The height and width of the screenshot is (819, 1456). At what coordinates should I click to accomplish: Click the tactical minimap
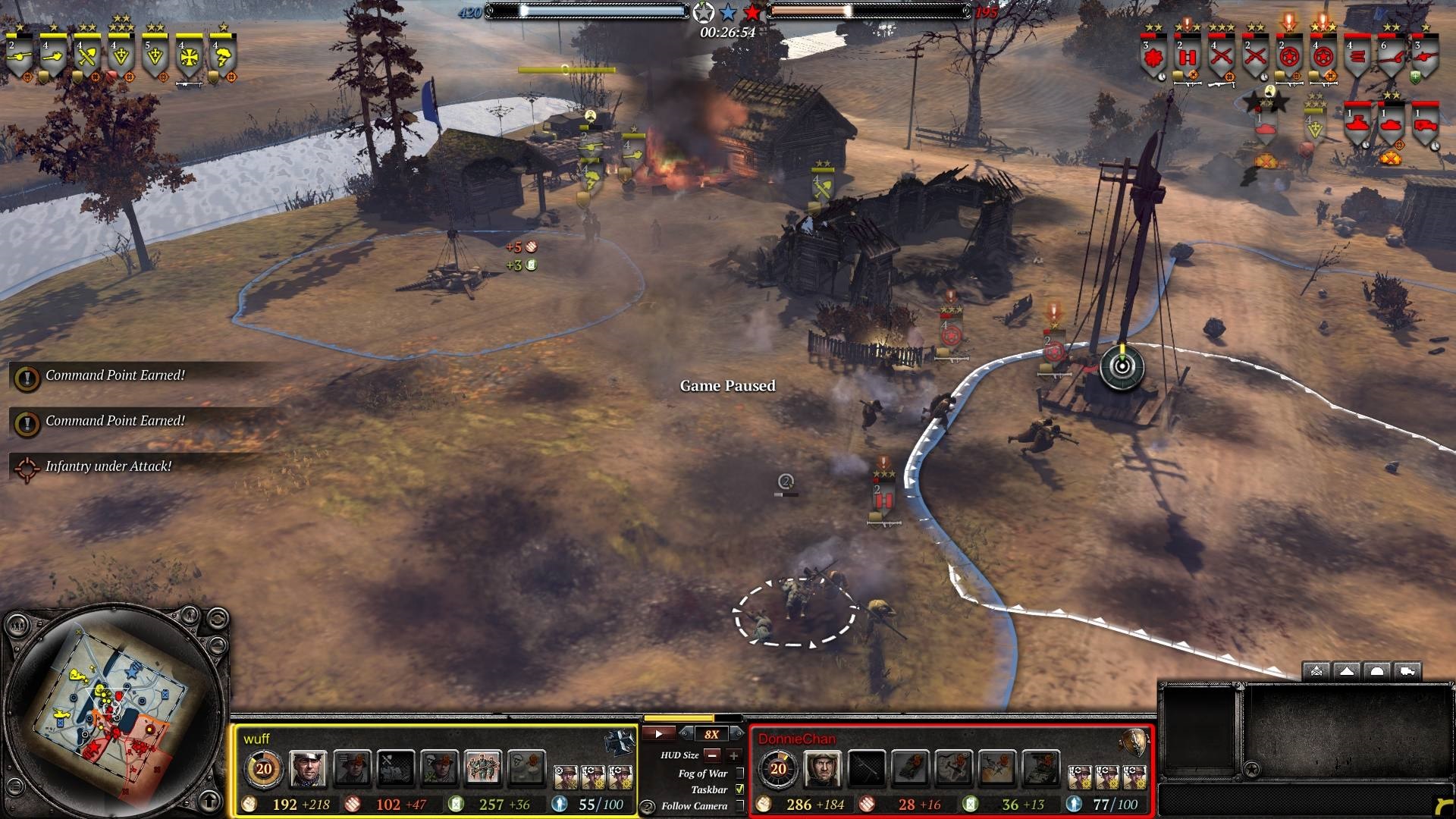point(112,709)
